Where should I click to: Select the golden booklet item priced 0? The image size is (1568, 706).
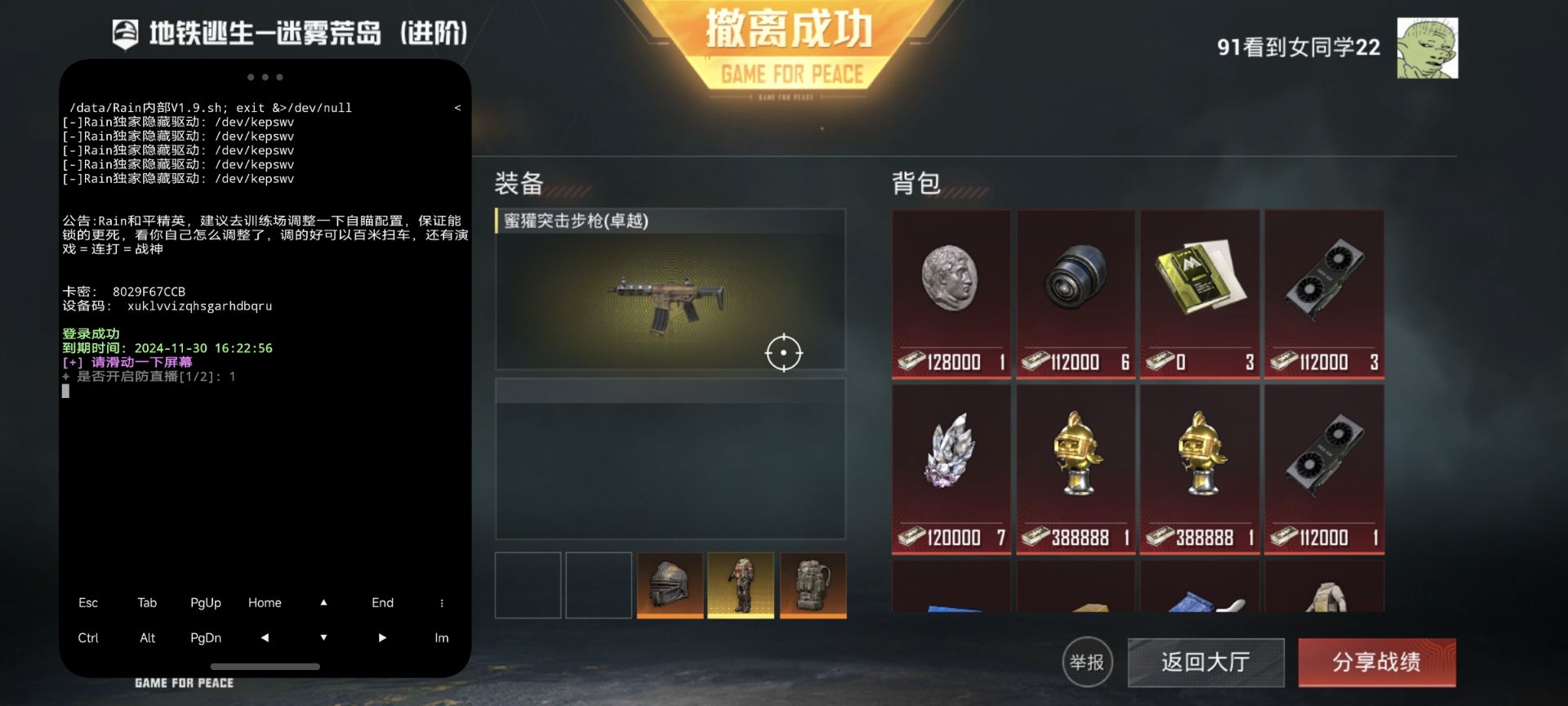click(x=1199, y=278)
